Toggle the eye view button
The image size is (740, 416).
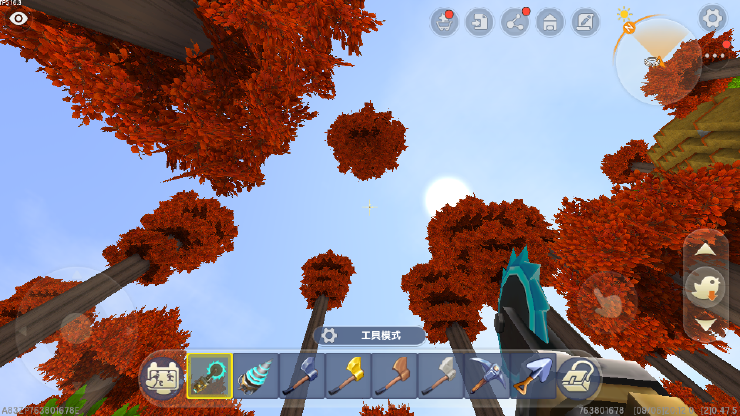click(x=18, y=18)
